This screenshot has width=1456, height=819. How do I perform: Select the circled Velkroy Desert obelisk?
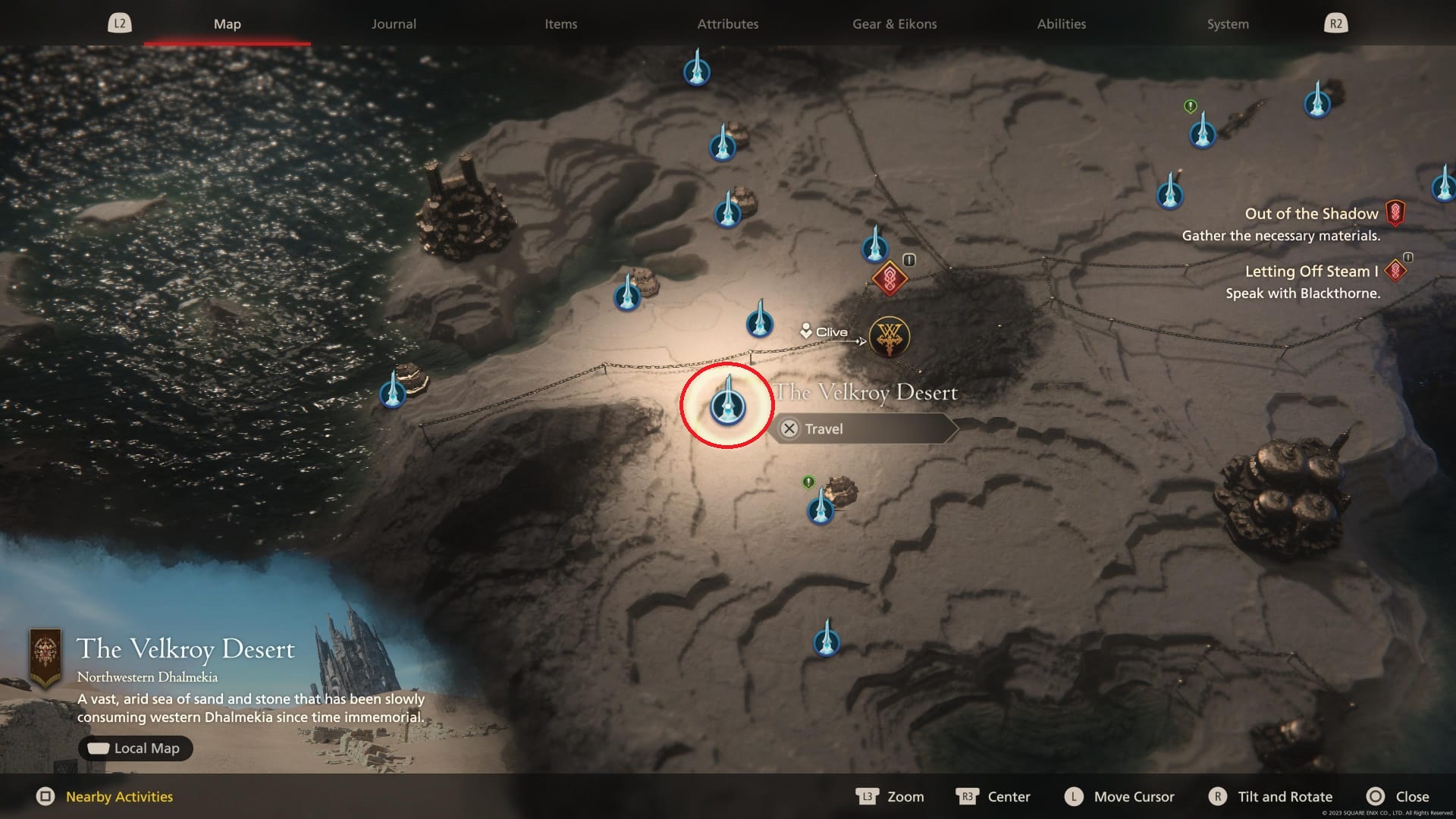pos(726,406)
